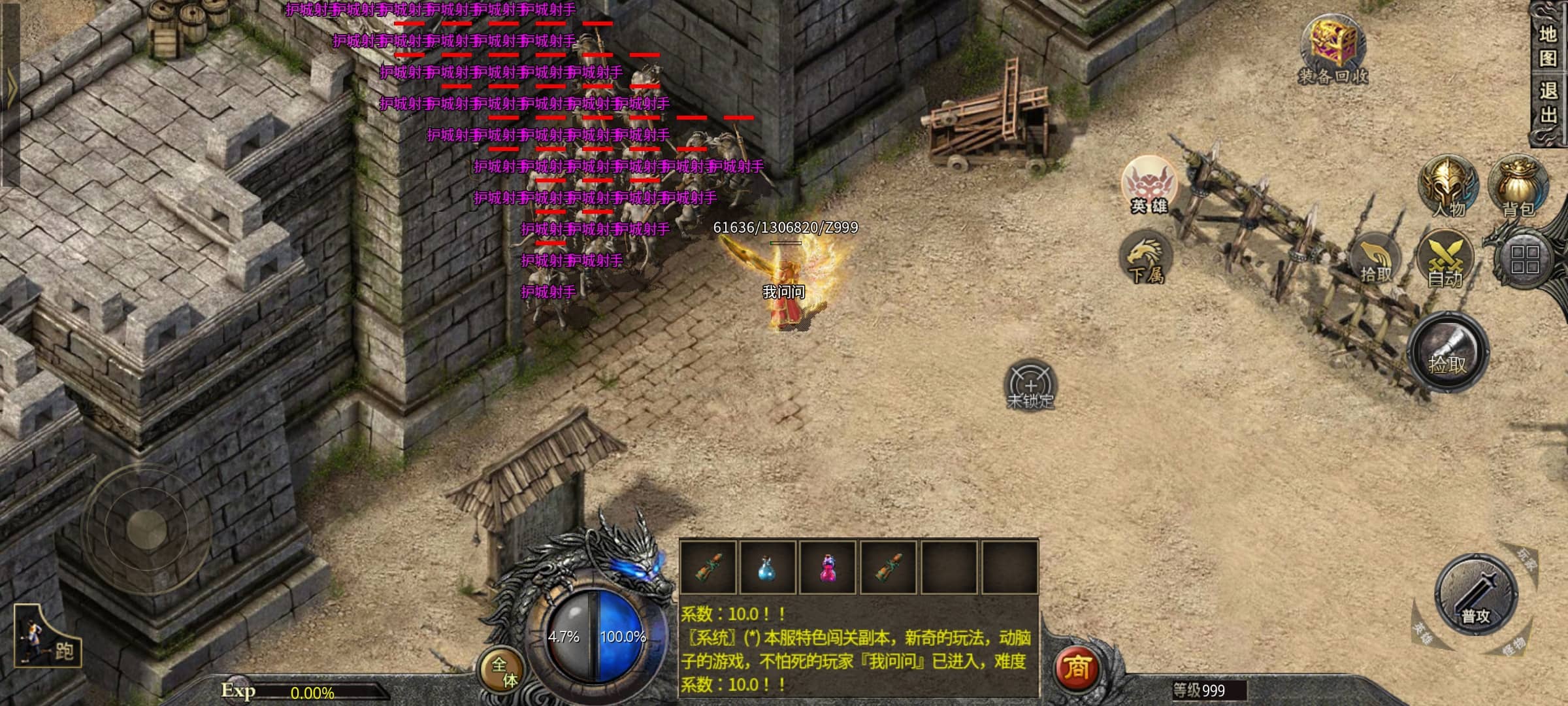Tap the 未锁定 target lock crosshair
The width and height of the screenshot is (1568, 706).
click(1030, 386)
